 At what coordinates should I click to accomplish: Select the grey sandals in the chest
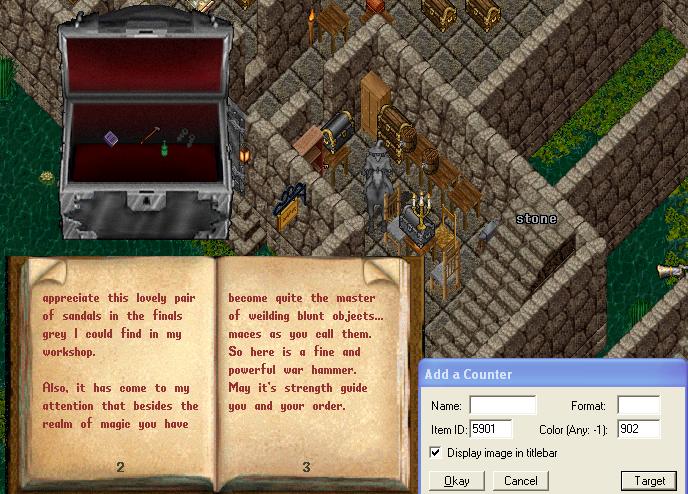click(x=186, y=136)
